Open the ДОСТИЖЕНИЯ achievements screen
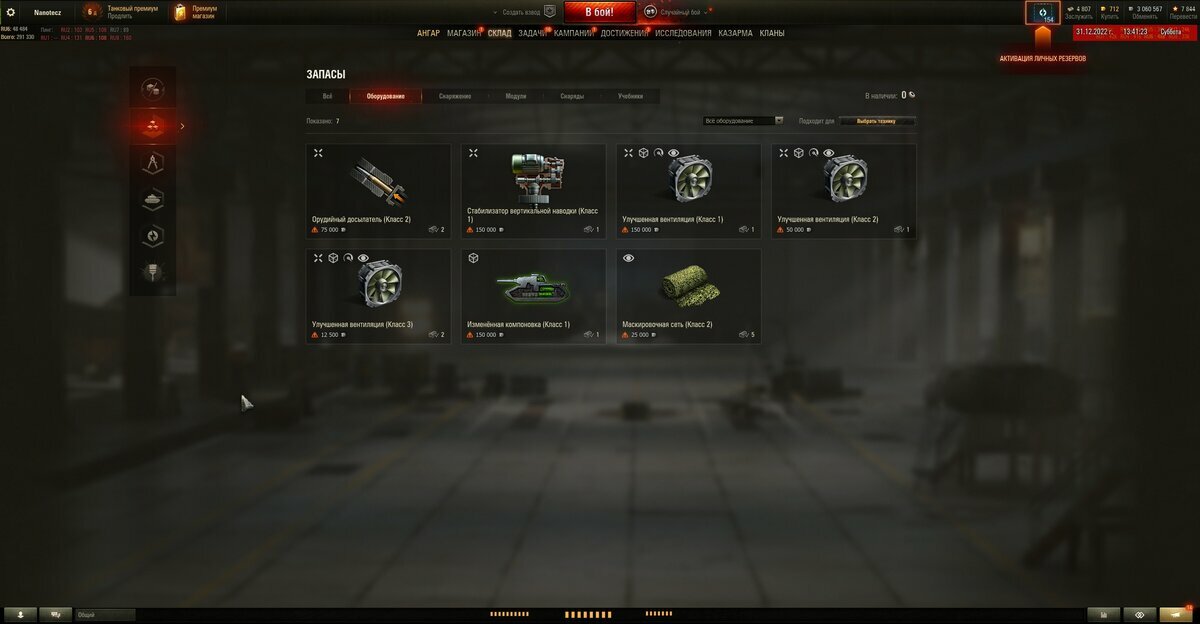 (625, 33)
